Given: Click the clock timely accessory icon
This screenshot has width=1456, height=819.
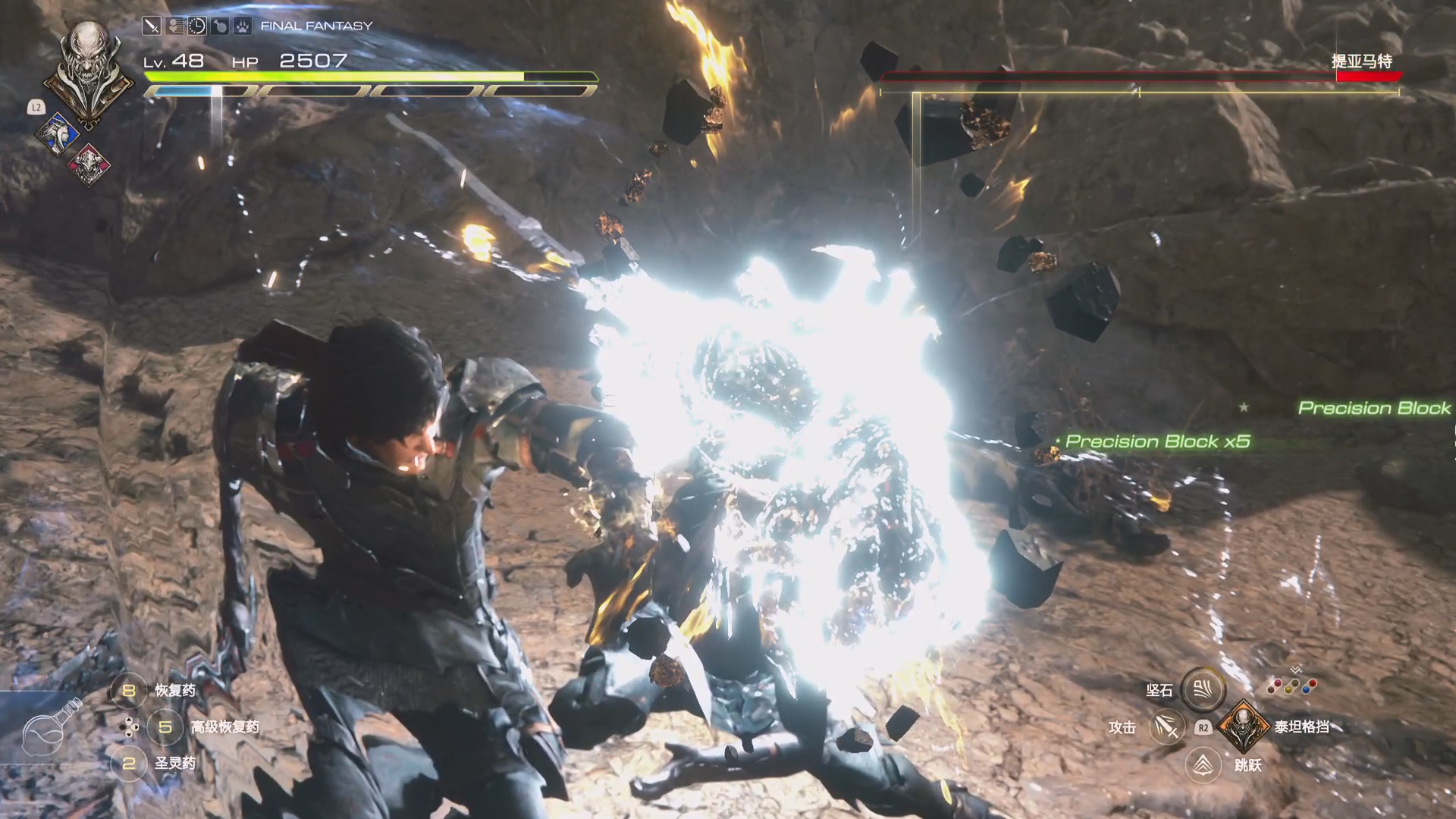Looking at the screenshot, I should point(196,27).
